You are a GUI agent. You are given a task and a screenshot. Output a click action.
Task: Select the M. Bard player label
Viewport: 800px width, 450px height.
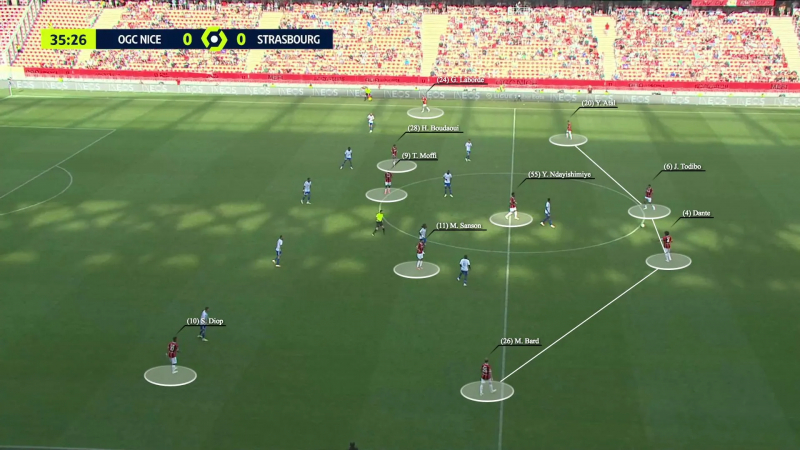click(520, 341)
